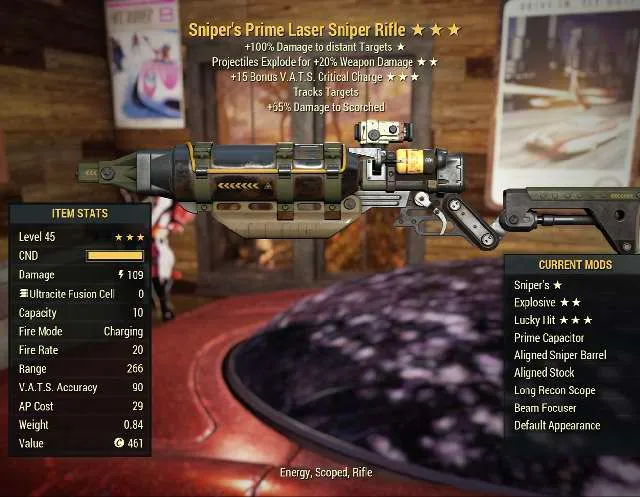The width and height of the screenshot is (640, 497).
Task: Select the Long Recon Scope mod
Action: pos(553,390)
